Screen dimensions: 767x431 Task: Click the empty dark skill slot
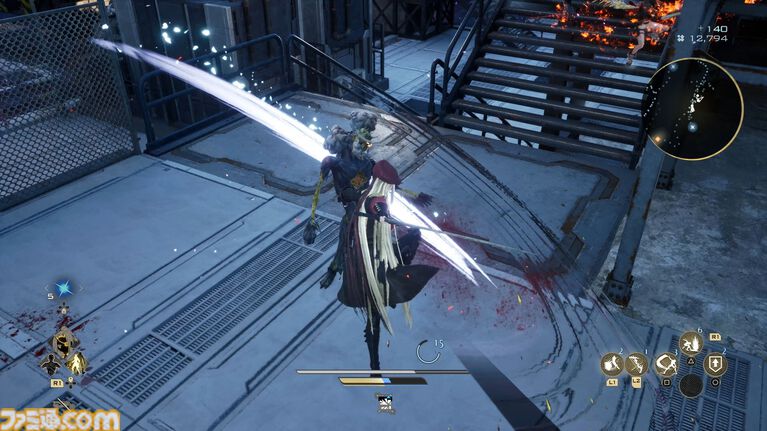click(x=691, y=385)
